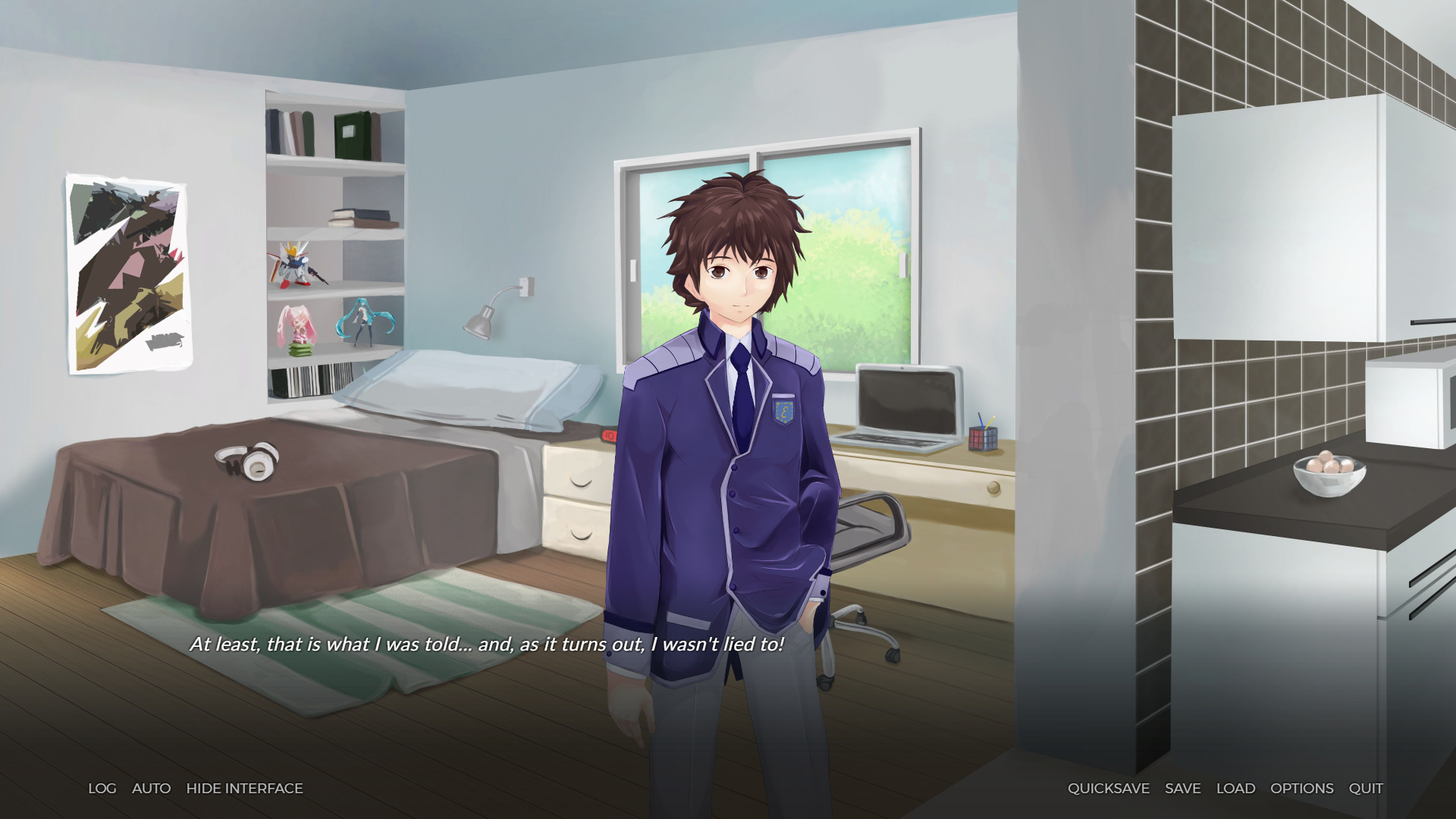This screenshot has height=819, width=1456.
Task: Click Hide Interface button
Action: (244, 789)
